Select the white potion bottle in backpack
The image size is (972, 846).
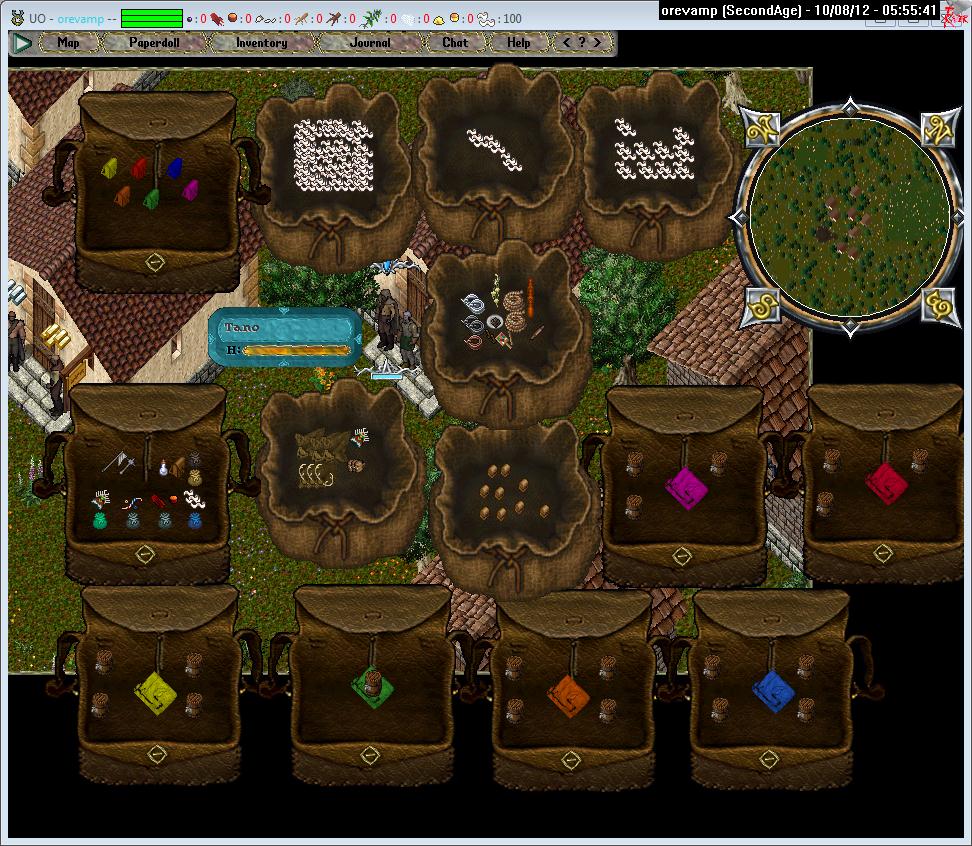coord(161,466)
